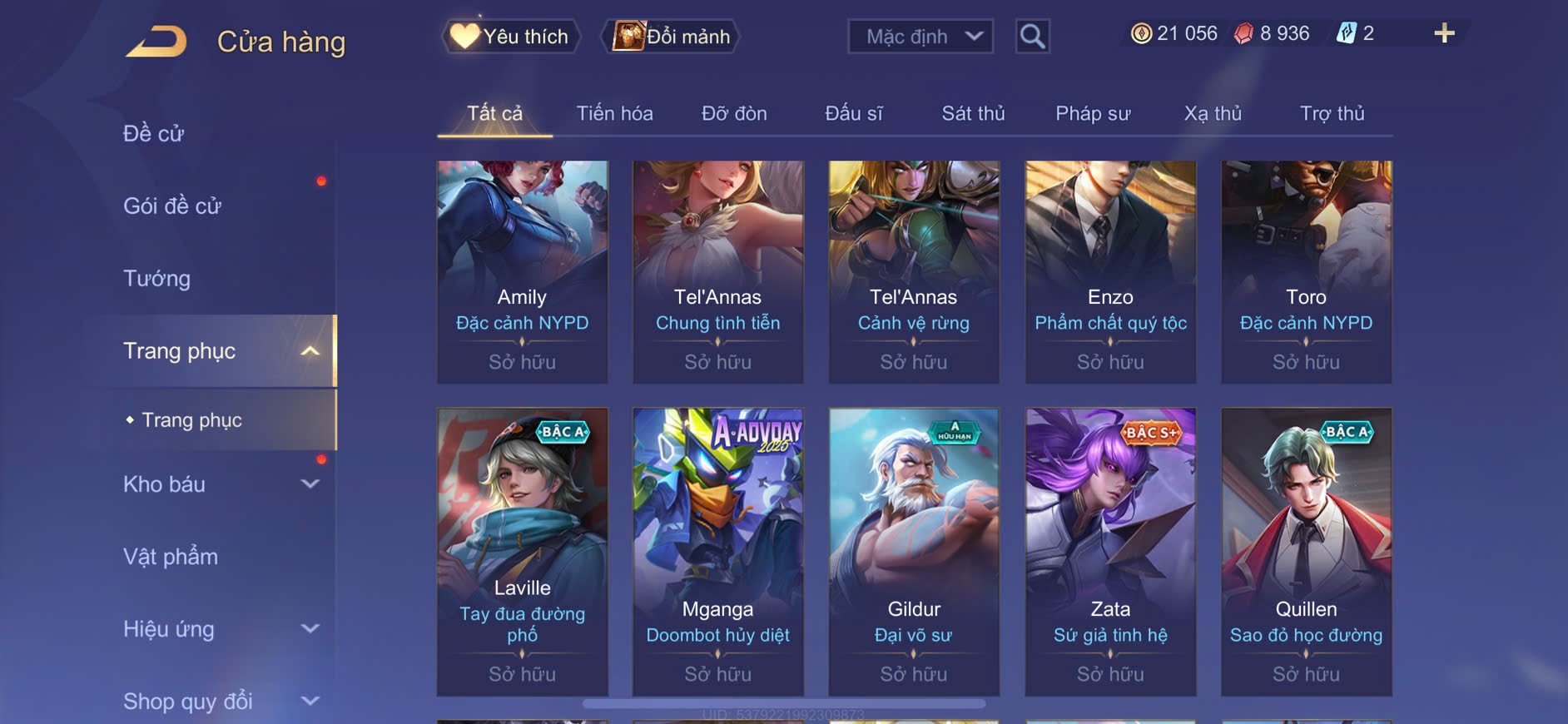
Task: Go back using the gold arrow
Action: coord(156,42)
